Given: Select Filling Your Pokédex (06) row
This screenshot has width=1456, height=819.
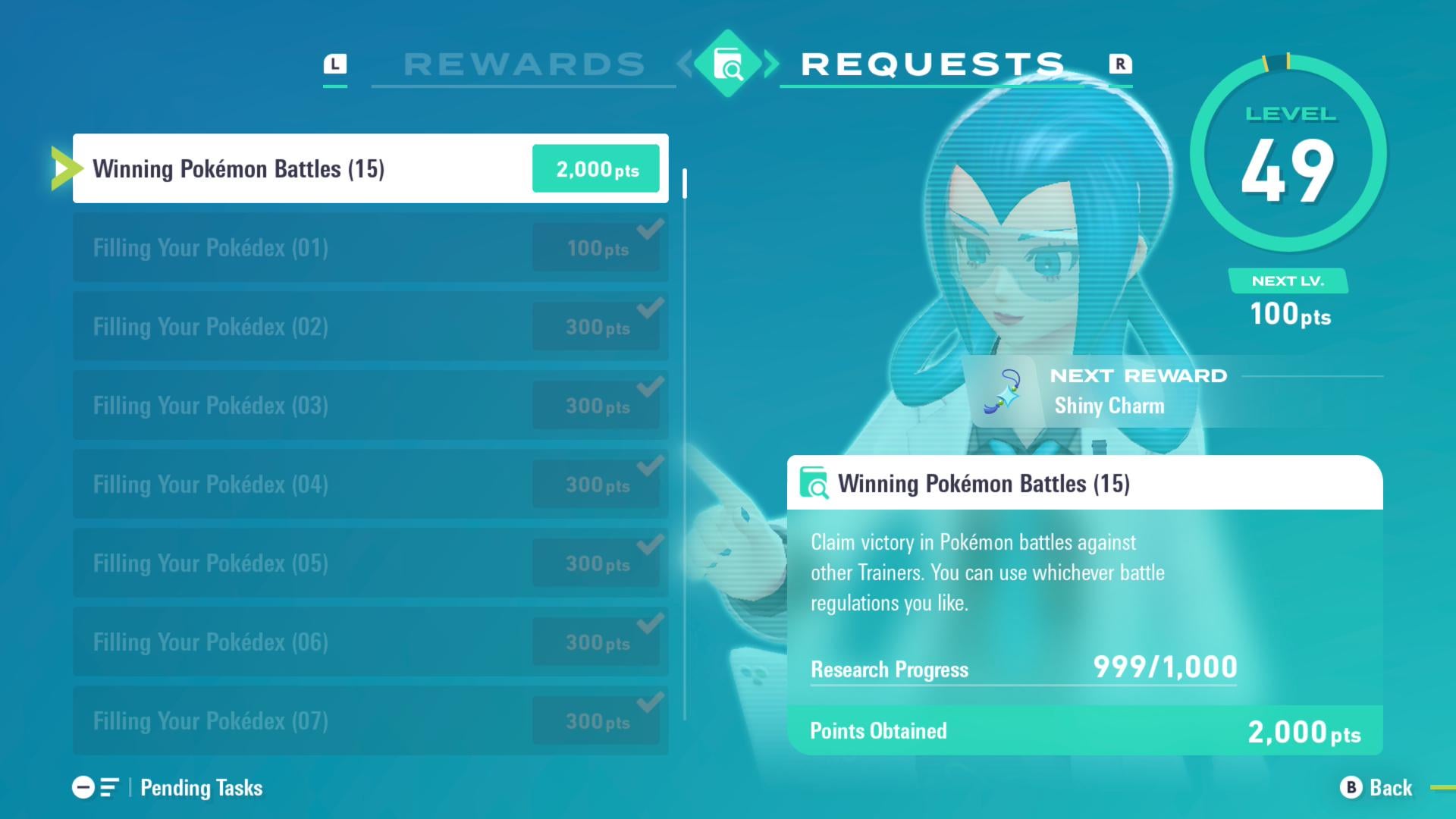Looking at the screenshot, I should coord(370,642).
